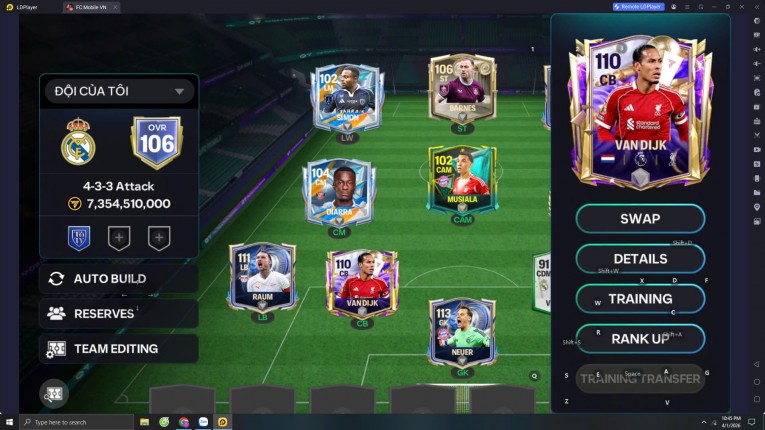This screenshot has width=765, height=430.
Task: Open the RESERVES list
Action: pyautogui.click(x=119, y=313)
